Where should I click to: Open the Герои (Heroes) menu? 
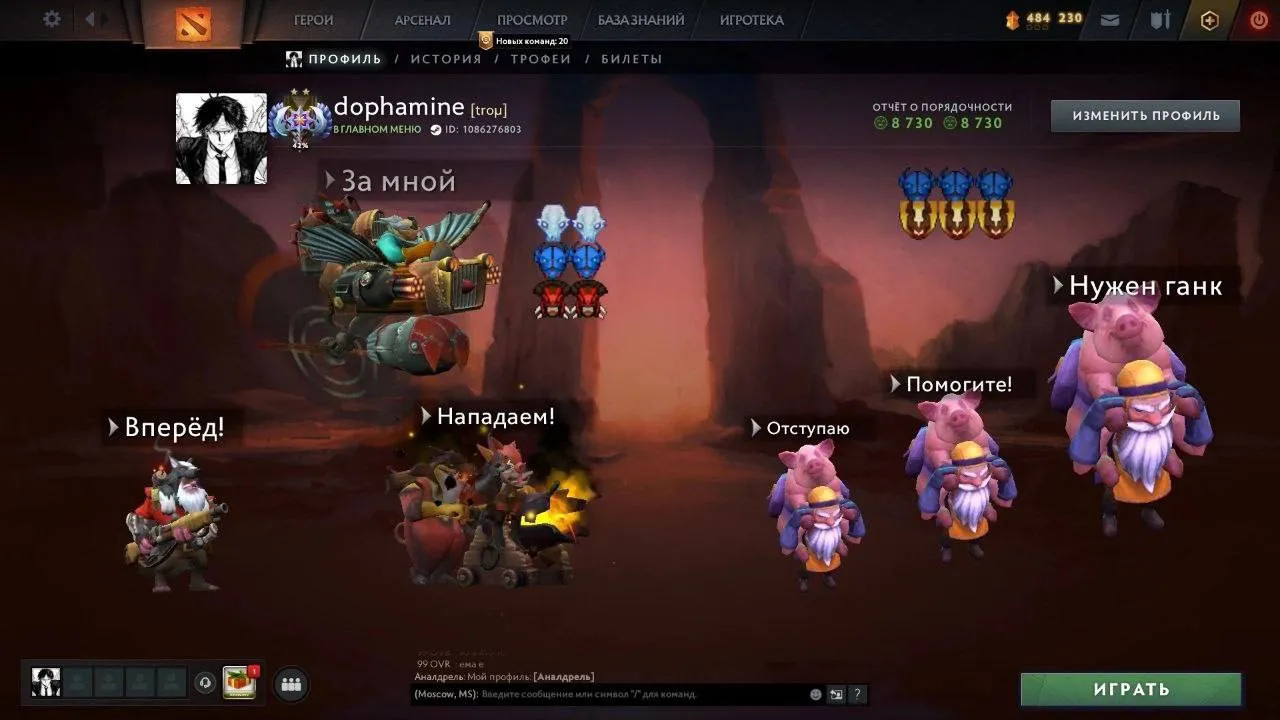point(314,20)
